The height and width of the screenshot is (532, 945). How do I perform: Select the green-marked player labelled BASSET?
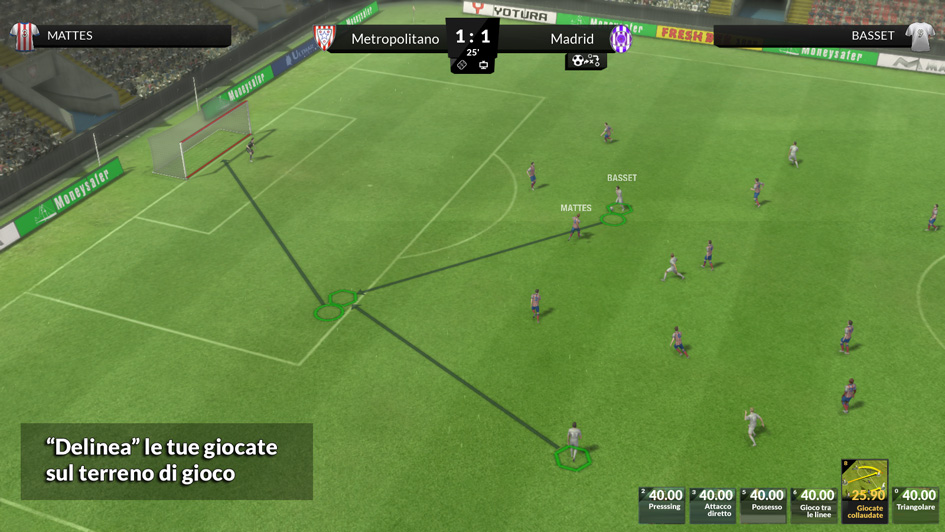point(619,198)
